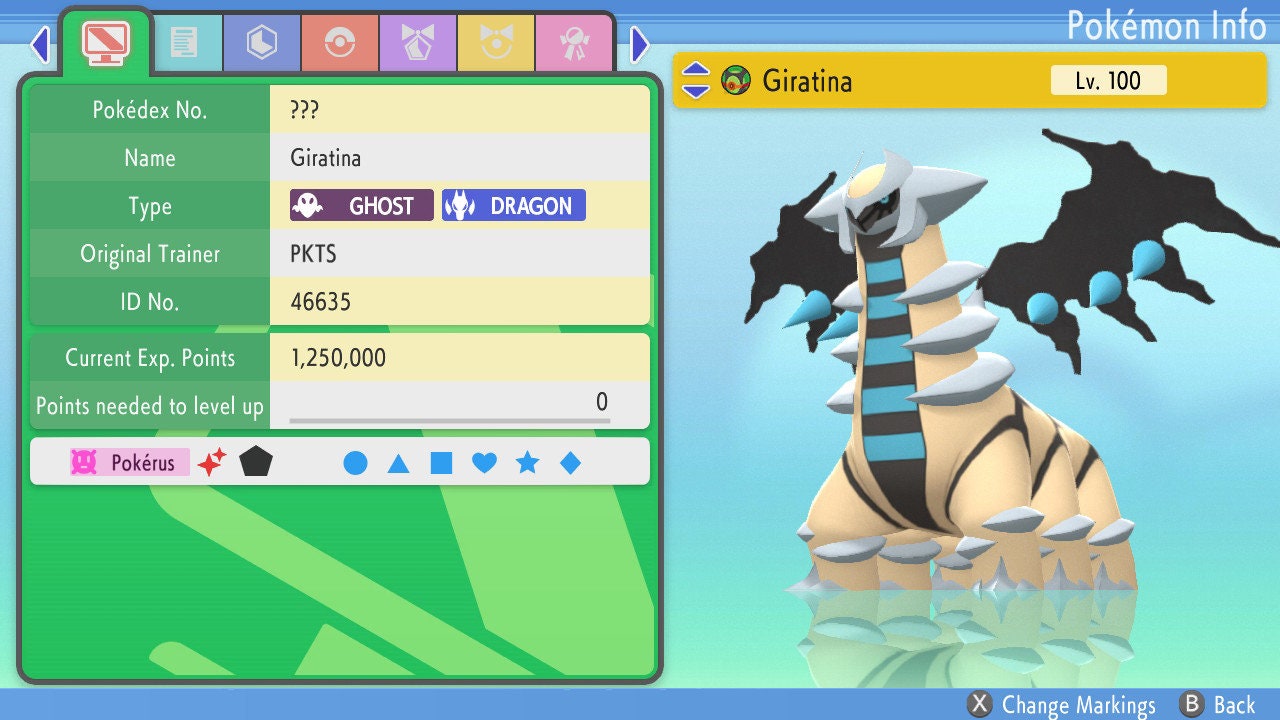Toggle the triangle marking

tap(398, 463)
